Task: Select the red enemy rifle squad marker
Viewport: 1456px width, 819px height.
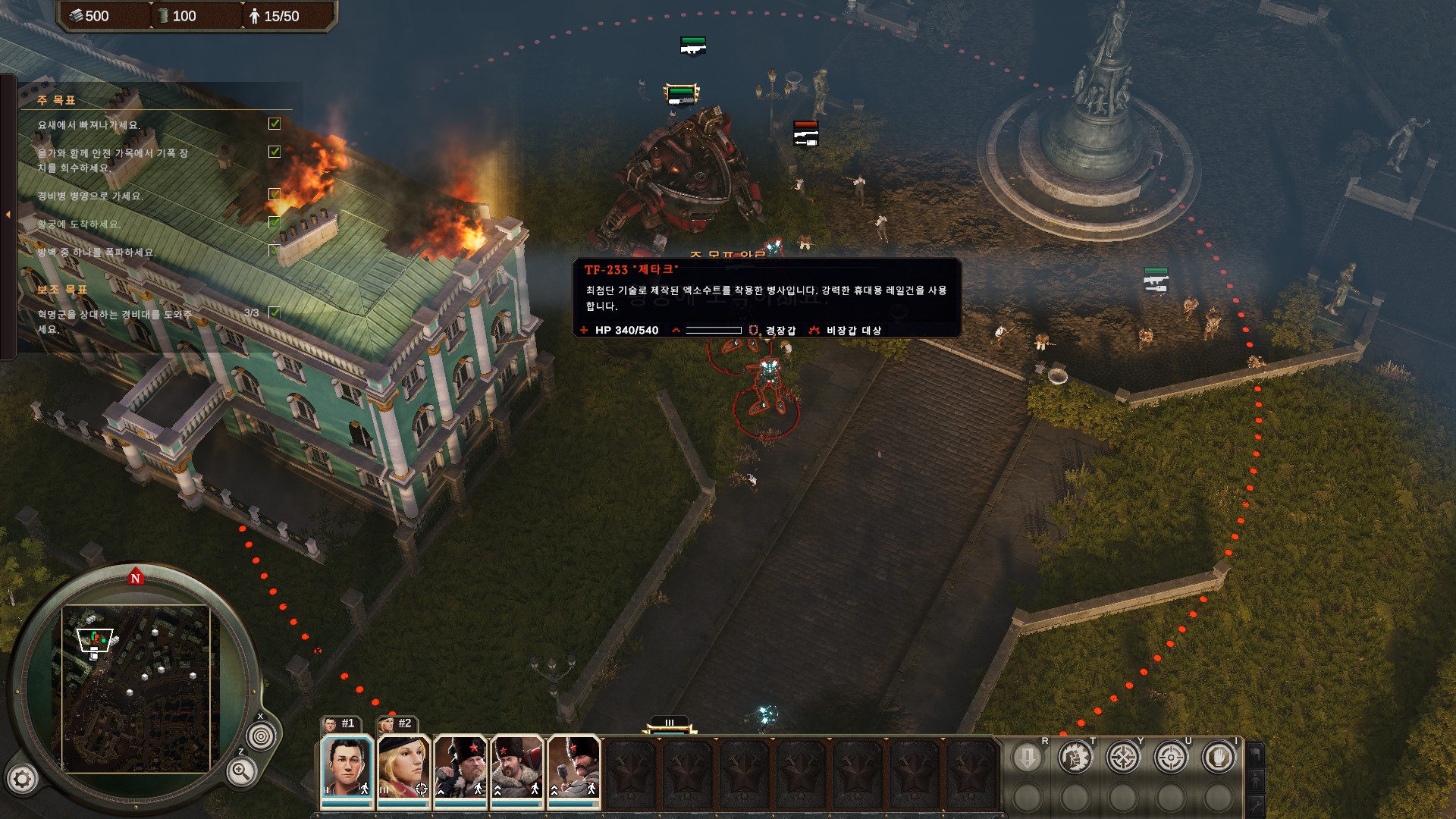Action: pyautogui.click(x=805, y=133)
